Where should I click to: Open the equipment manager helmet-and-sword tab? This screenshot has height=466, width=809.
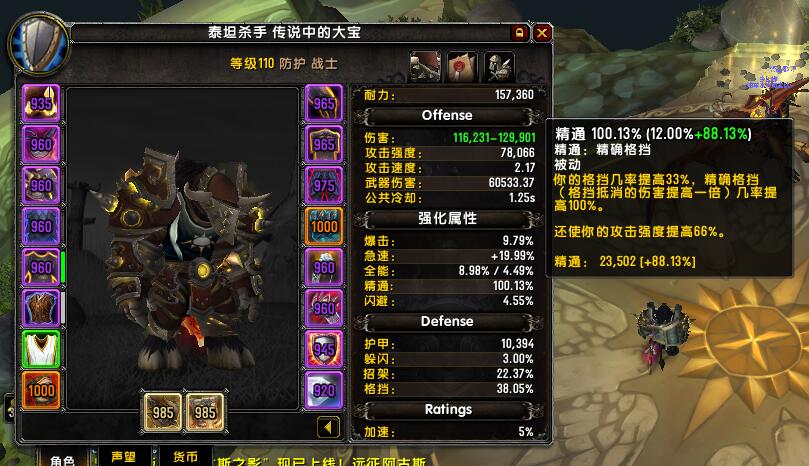(498, 66)
